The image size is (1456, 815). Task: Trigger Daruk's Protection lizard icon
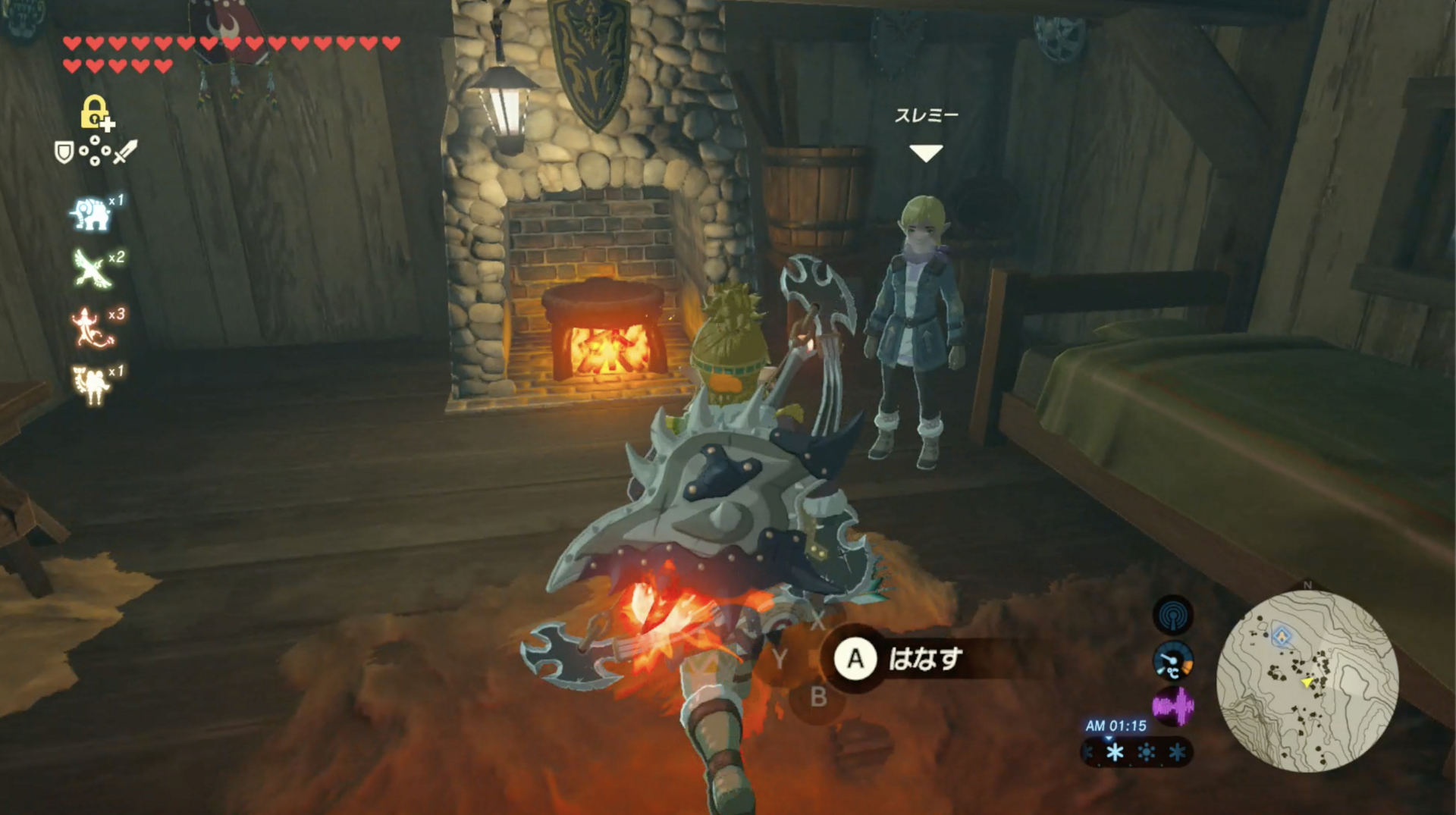point(92,328)
